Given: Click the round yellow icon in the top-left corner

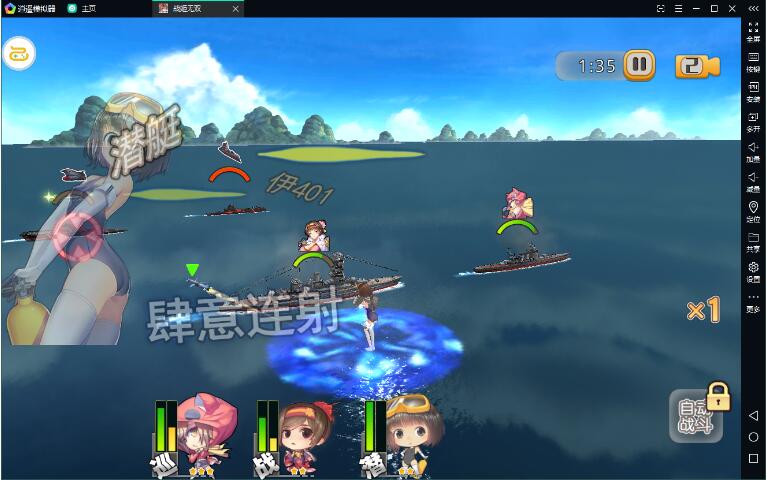Looking at the screenshot, I should coord(18,54).
